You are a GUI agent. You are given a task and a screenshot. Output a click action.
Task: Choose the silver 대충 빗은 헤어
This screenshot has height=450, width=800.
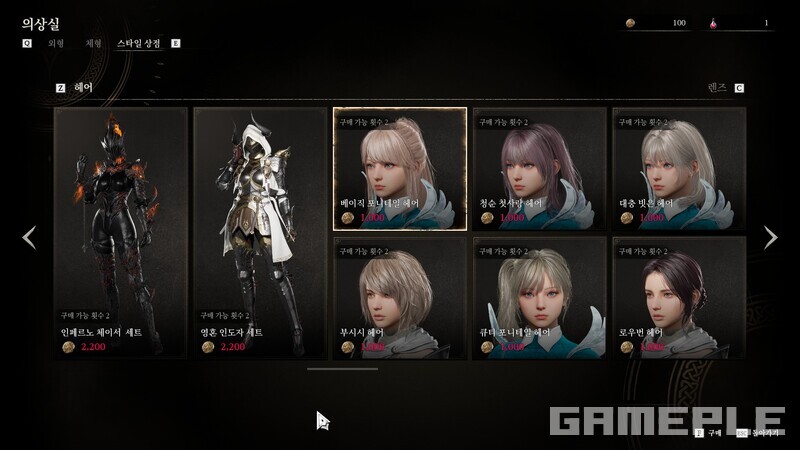point(678,169)
